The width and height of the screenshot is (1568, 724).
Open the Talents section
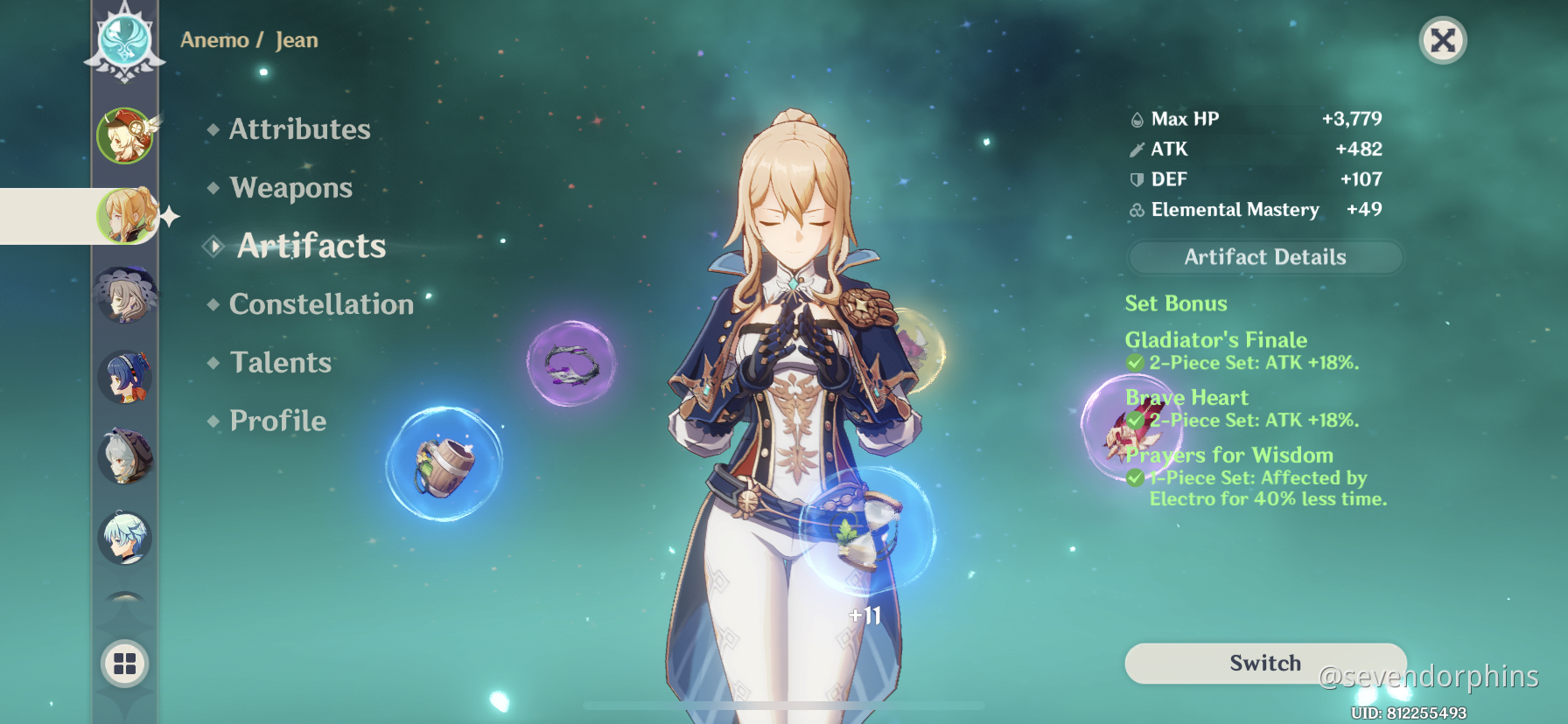[278, 362]
